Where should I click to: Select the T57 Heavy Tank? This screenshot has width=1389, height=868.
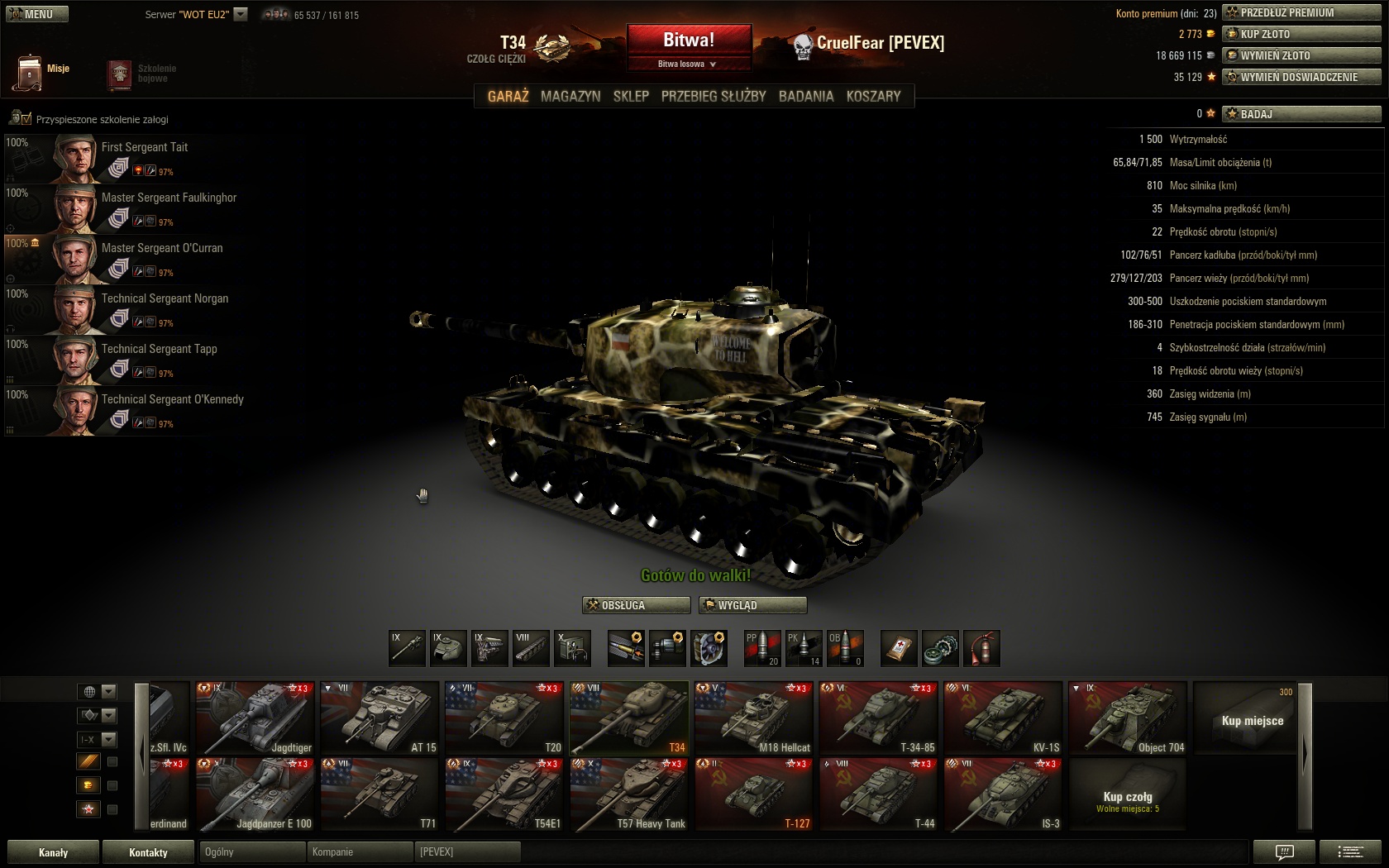coord(628,794)
